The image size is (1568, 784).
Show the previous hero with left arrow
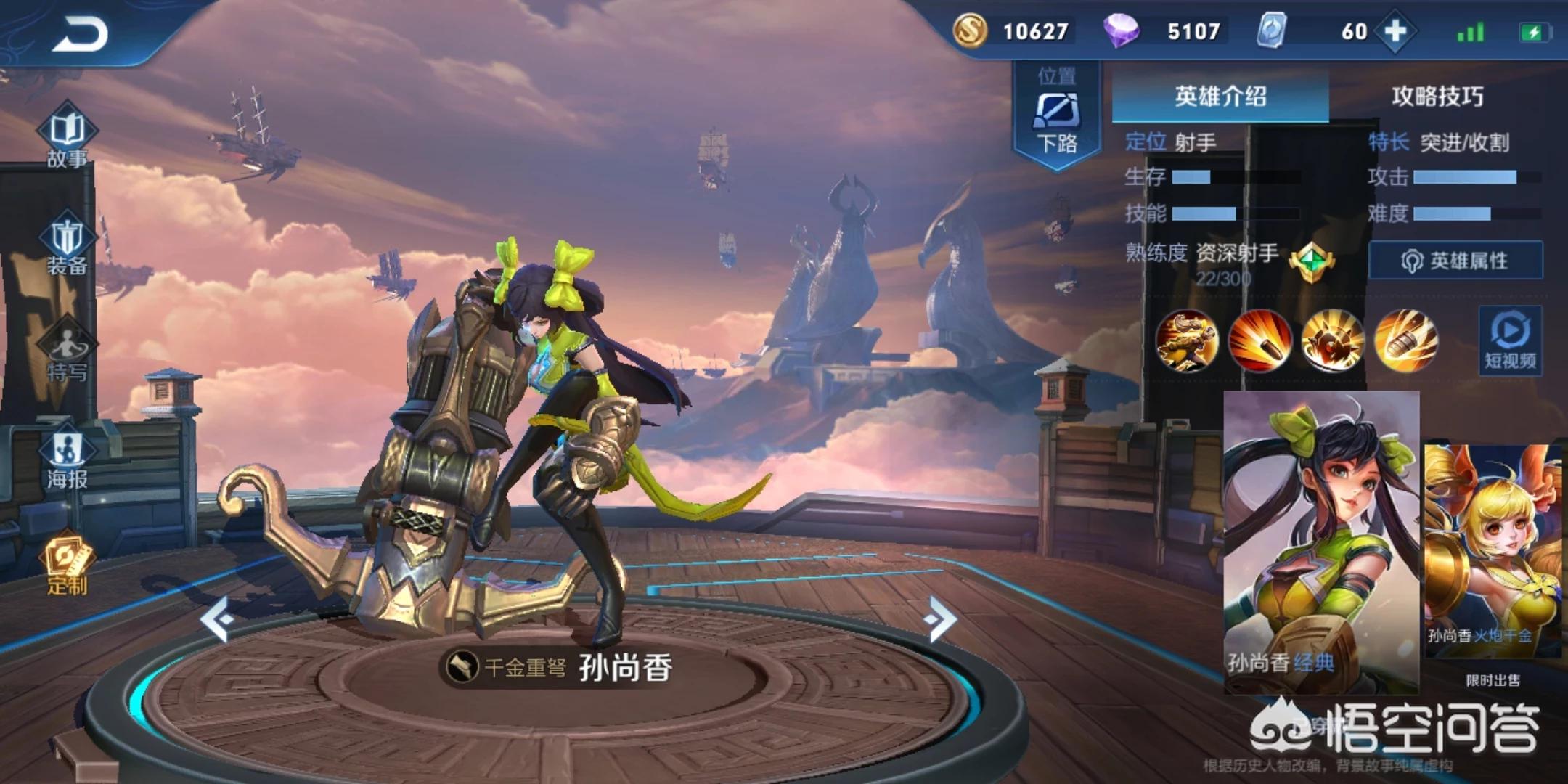click(217, 618)
